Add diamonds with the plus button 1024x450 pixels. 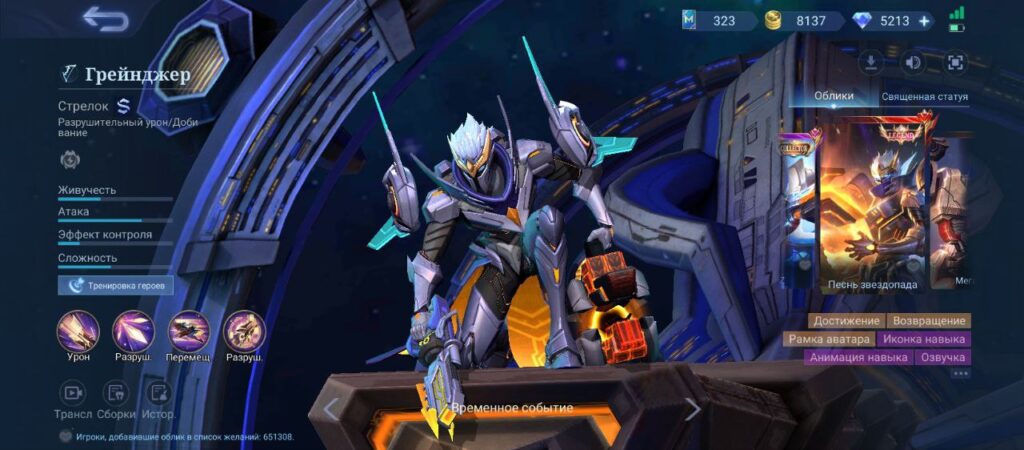pyautogui.click(x=923, y=20)
